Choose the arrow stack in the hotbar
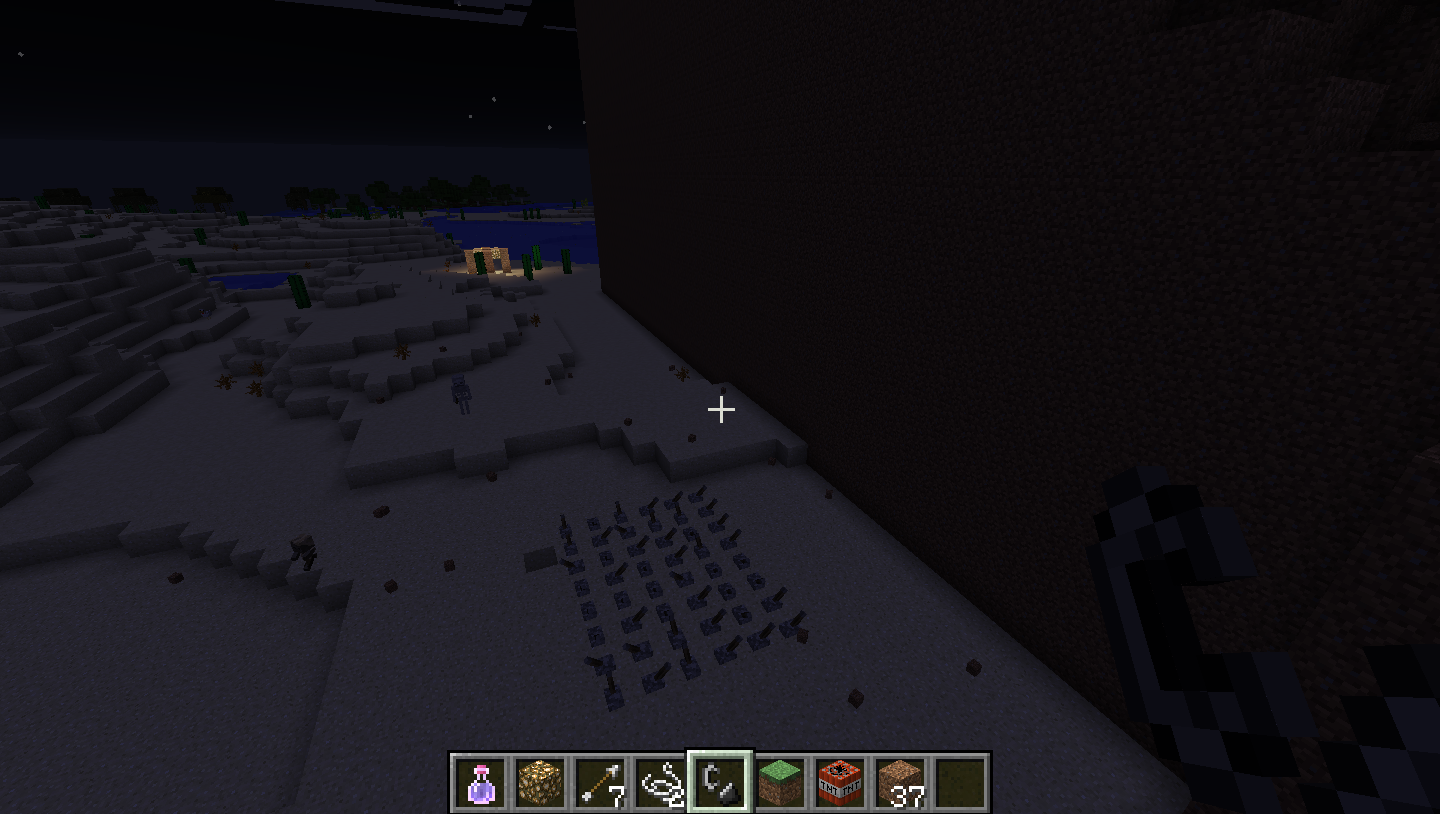 [601, 782]
